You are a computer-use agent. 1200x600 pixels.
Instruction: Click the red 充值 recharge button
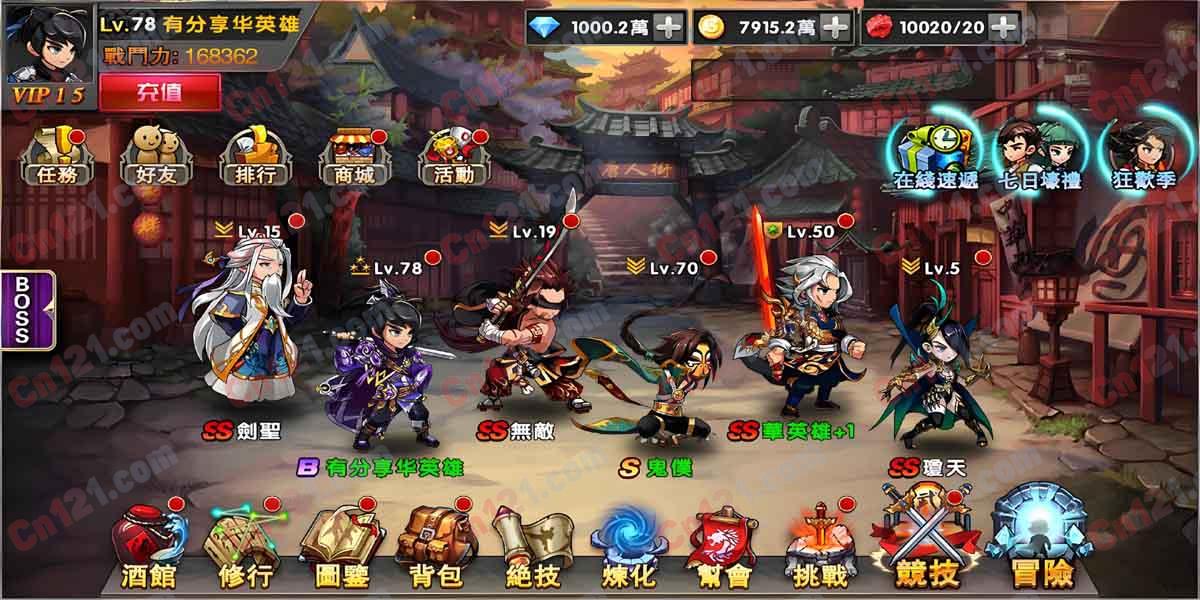[159, 92]
